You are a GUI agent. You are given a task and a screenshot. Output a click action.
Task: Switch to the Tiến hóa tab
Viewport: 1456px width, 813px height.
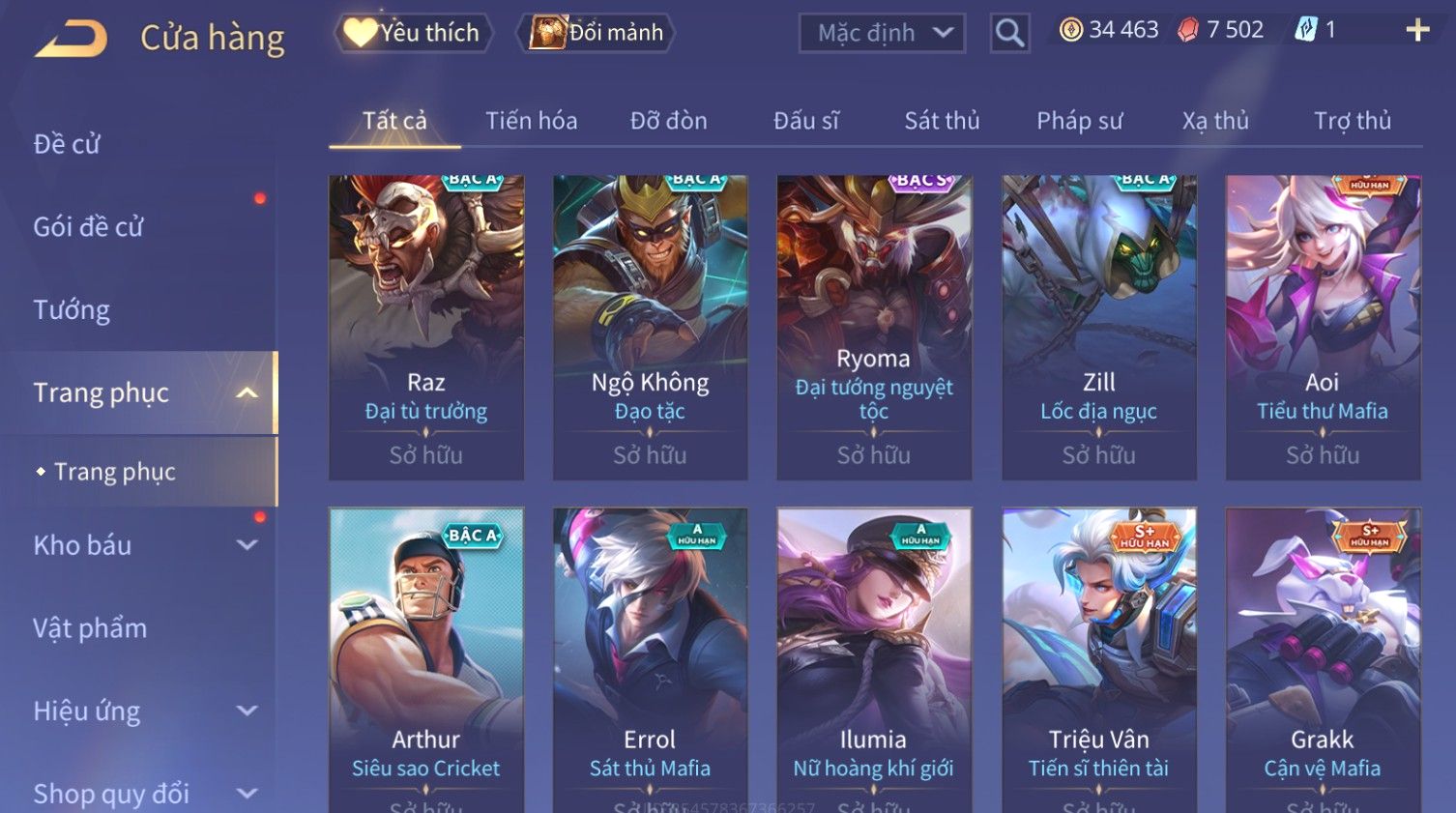[531, 121]
